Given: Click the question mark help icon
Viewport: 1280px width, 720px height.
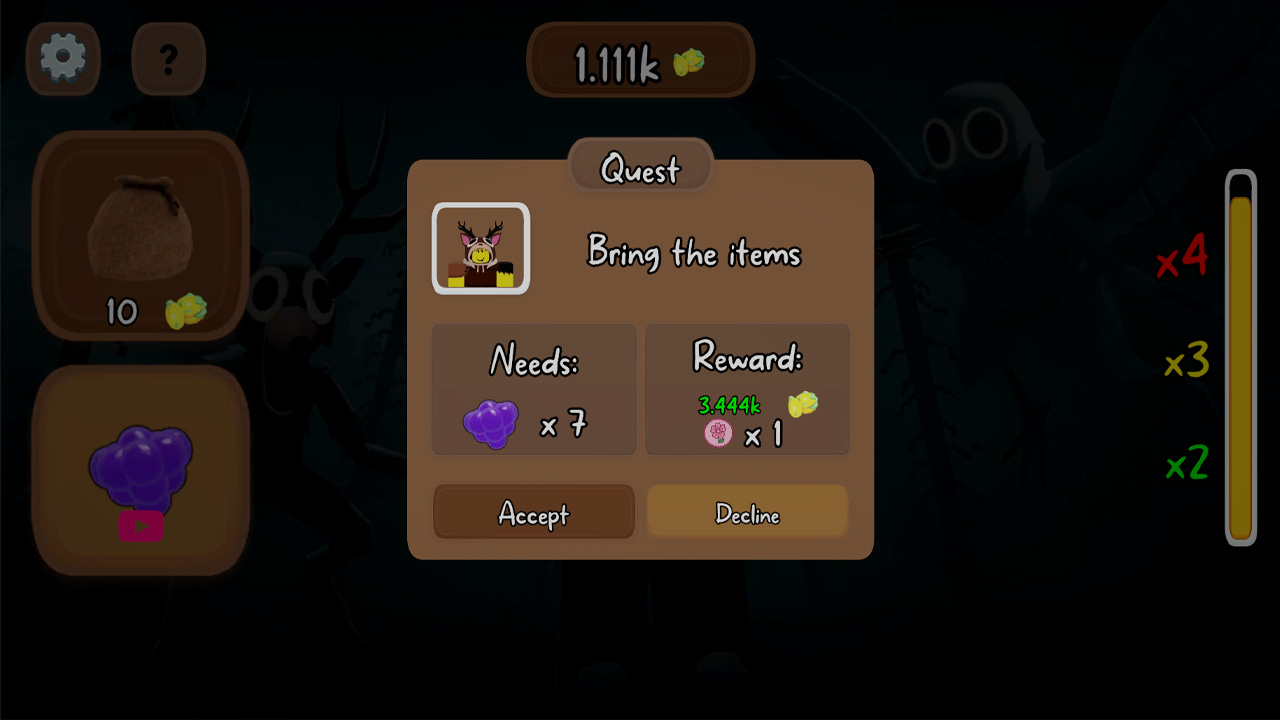Looking at the screenshot, I should [167, 58].
